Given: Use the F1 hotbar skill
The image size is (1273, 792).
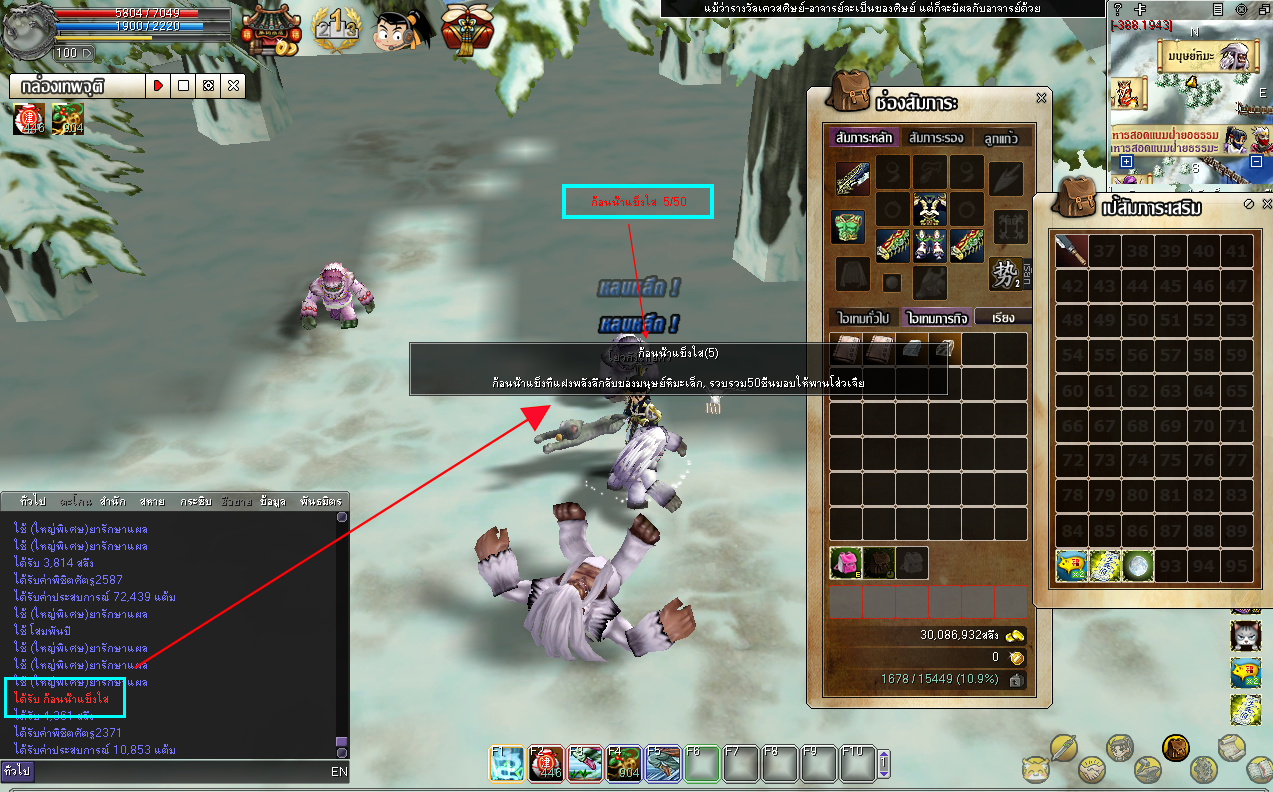Looking at the screenshot, I should [x=506, y=764].
